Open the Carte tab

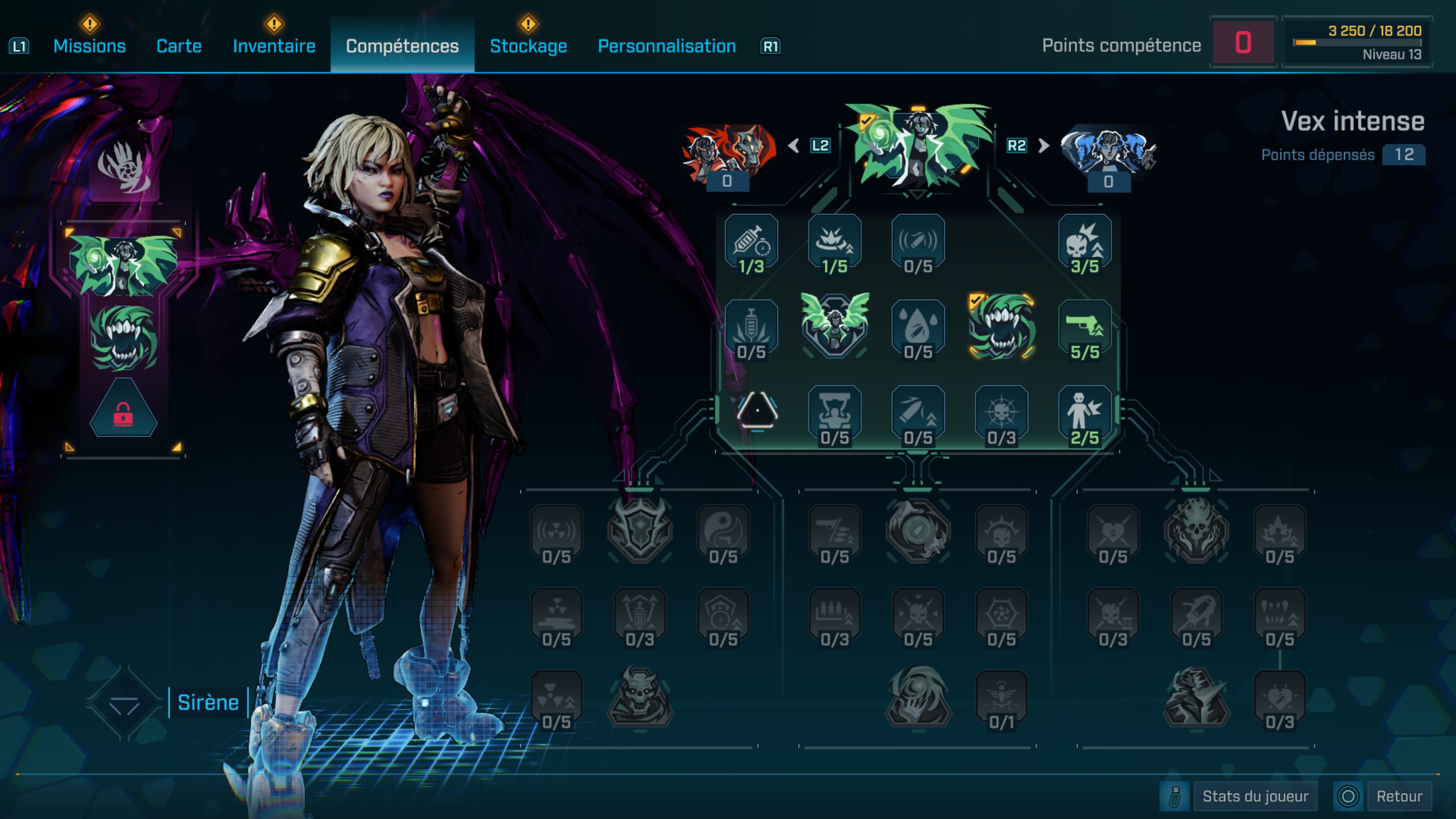click(x=179, y=46)
